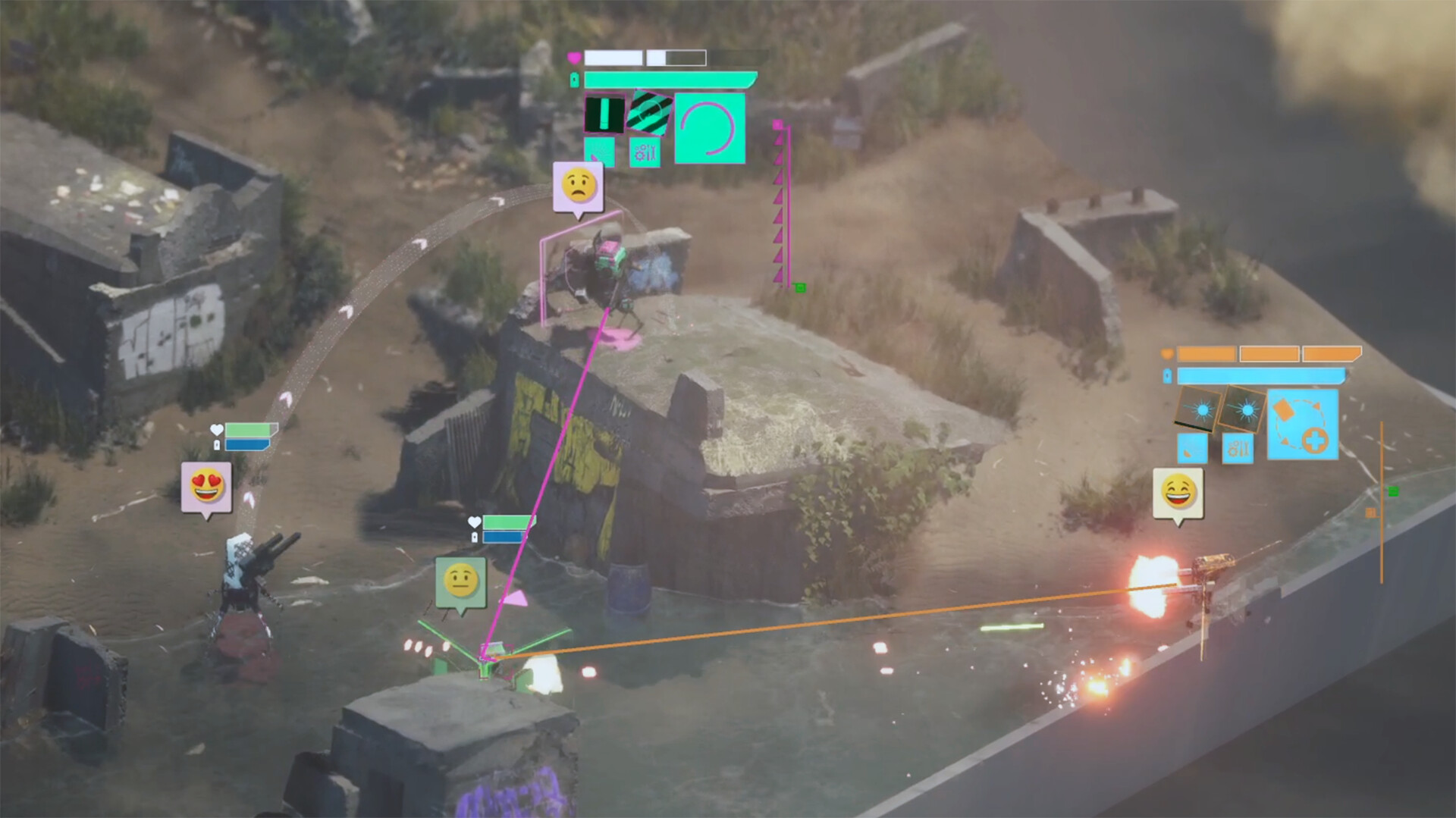Toggle the battery energy indicator on the teal panel
The height and width of the screenshot is (818, 1456).
point(574,78)
